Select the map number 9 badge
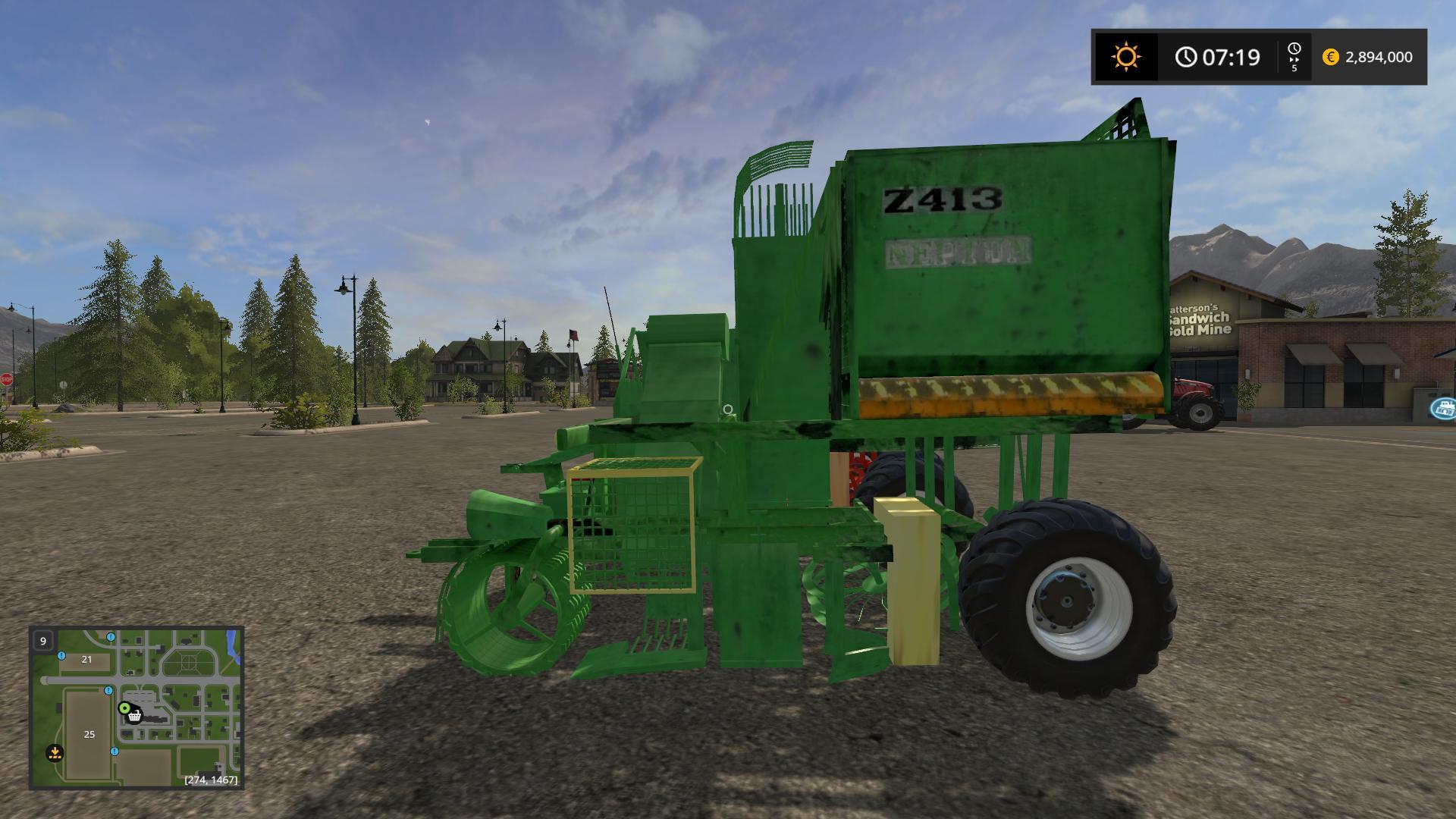 (42, 641)
